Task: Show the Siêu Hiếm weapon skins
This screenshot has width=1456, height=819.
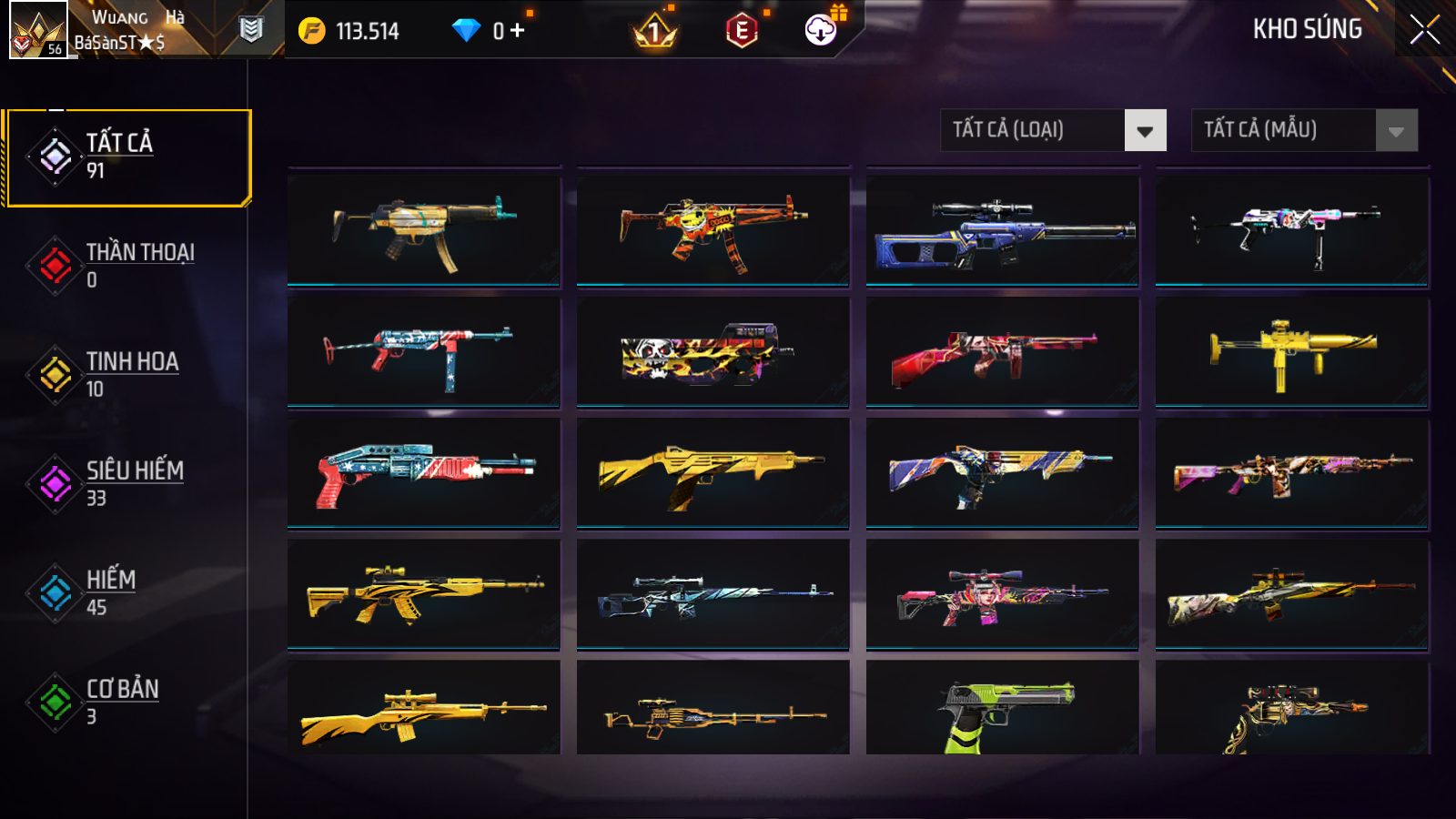Action: (x=127, y=484)
